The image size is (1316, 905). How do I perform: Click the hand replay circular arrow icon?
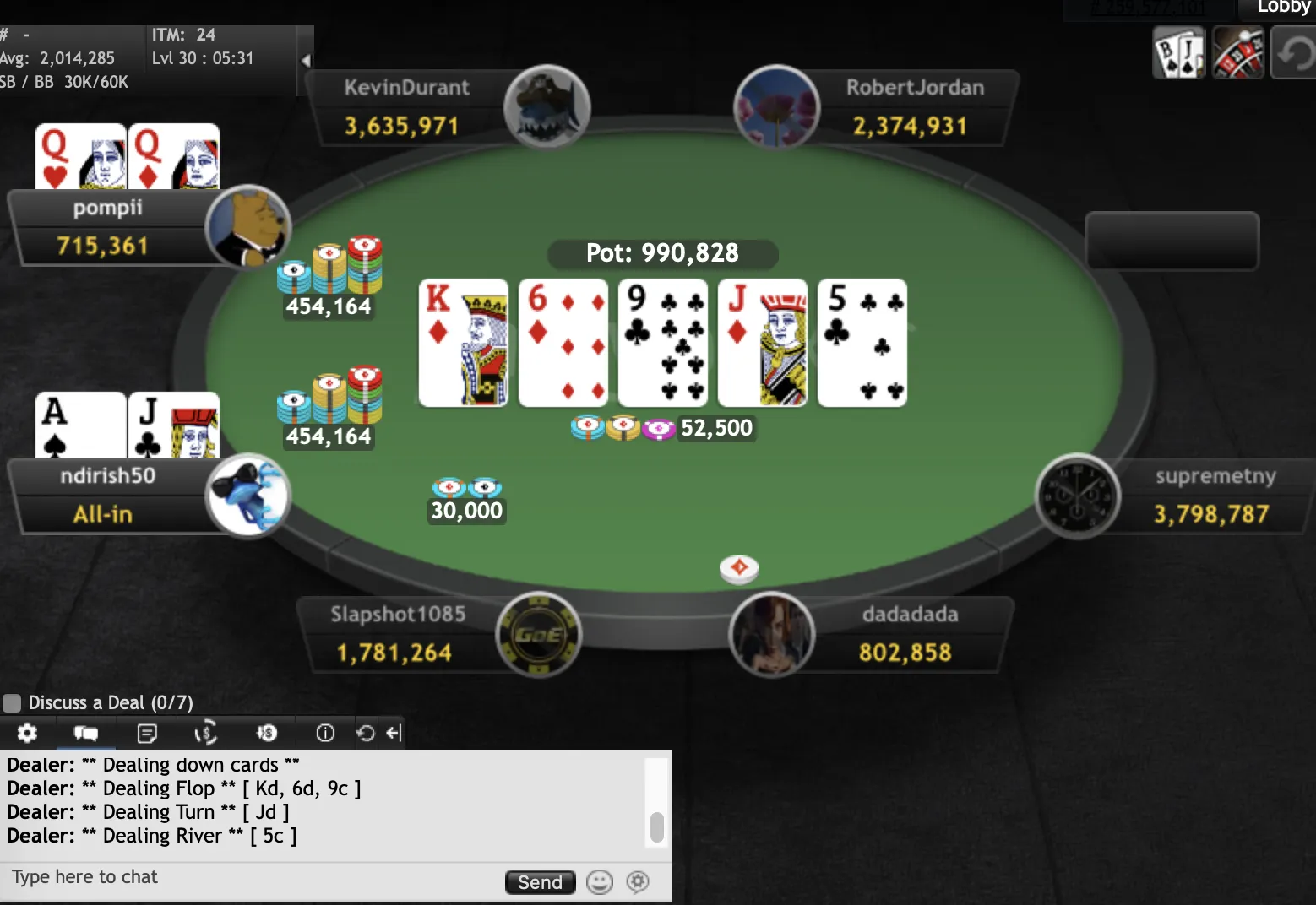click(x=365, y=733)
